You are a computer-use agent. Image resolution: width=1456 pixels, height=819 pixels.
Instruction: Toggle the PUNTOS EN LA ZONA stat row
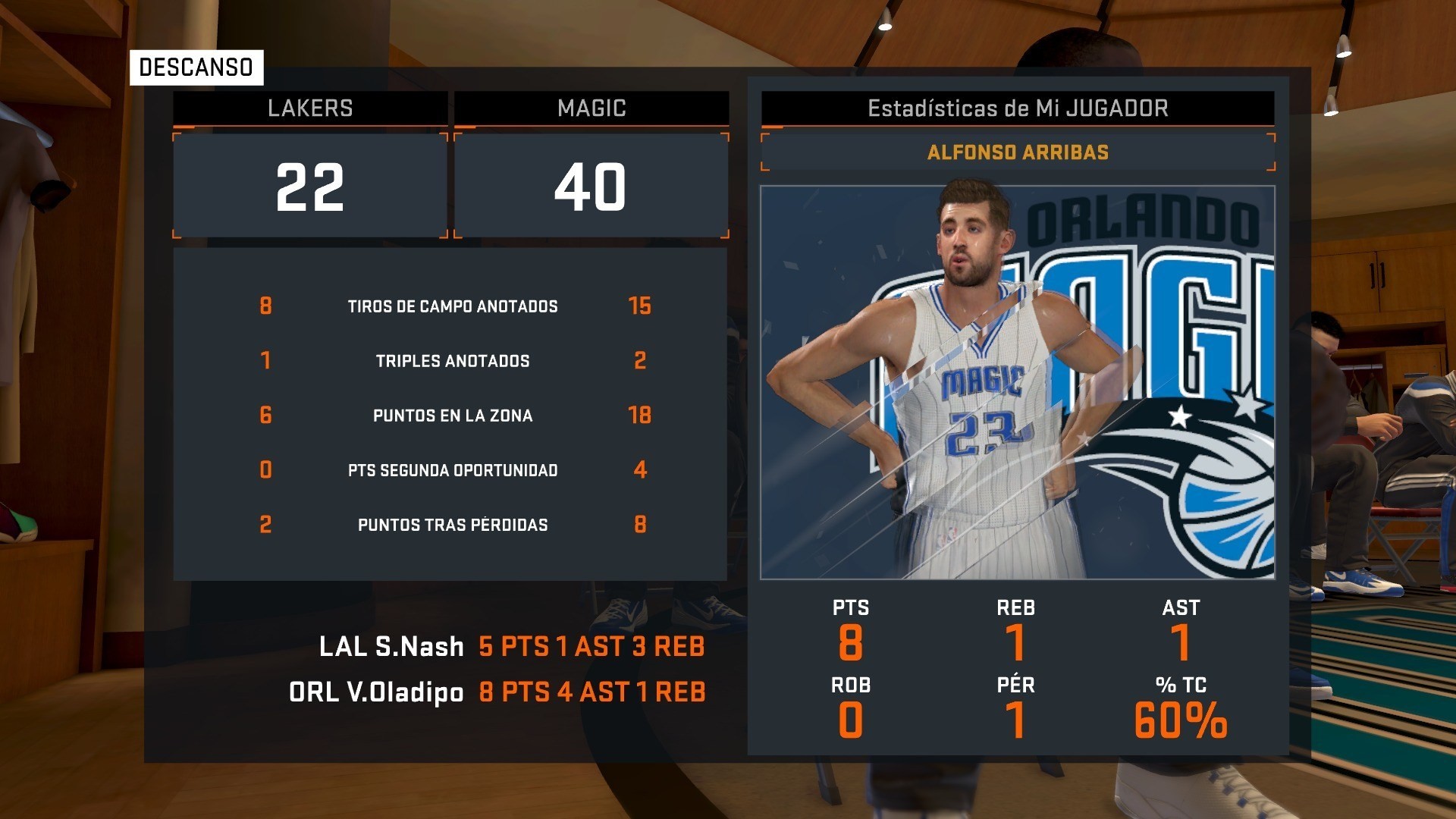click(453, 415)
